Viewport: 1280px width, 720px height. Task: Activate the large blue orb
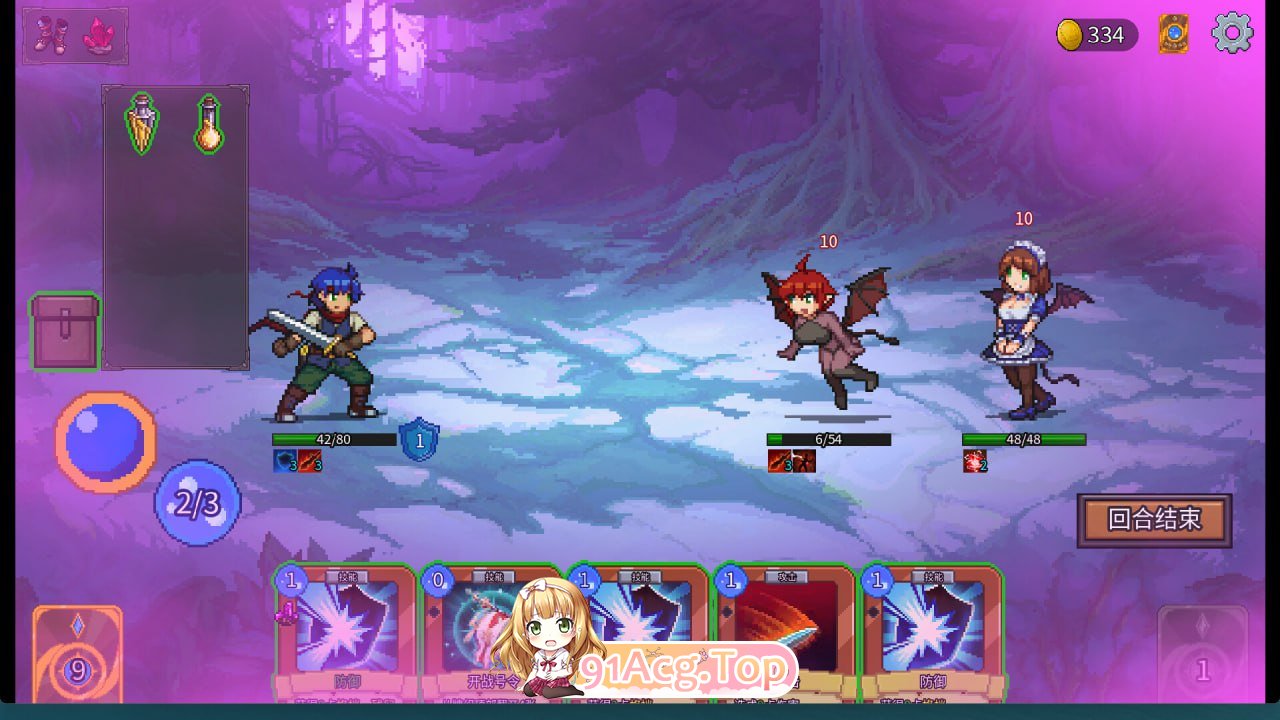[105, 441]
